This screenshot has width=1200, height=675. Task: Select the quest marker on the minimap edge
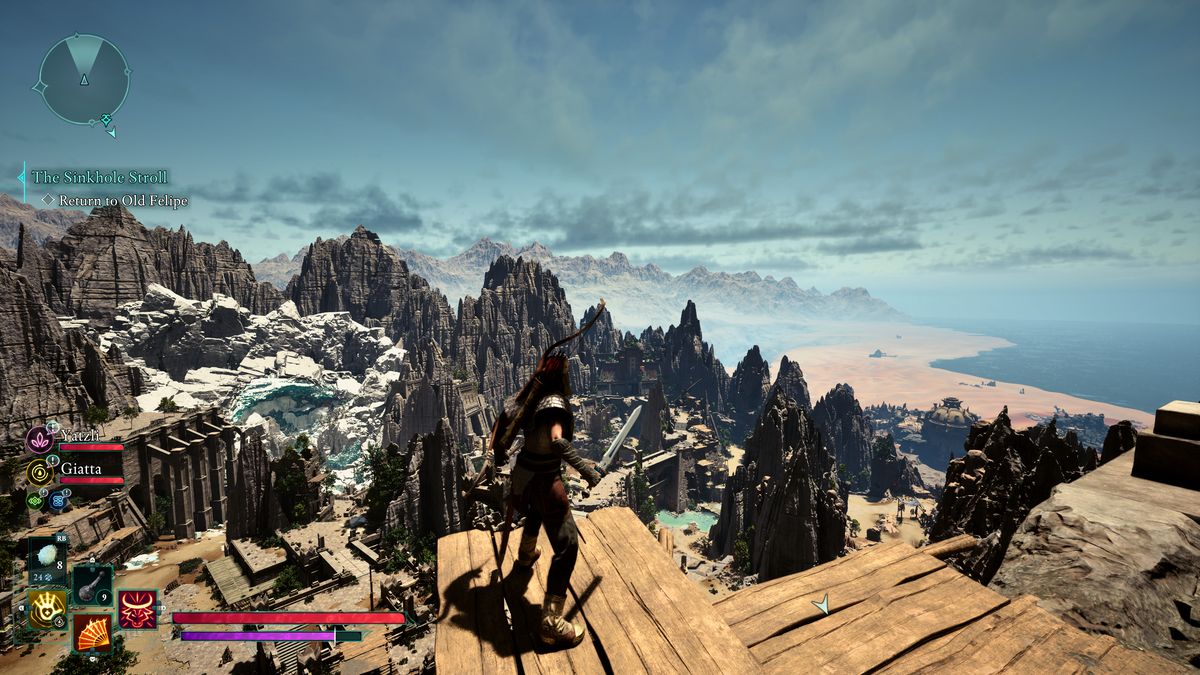[106, 121]
